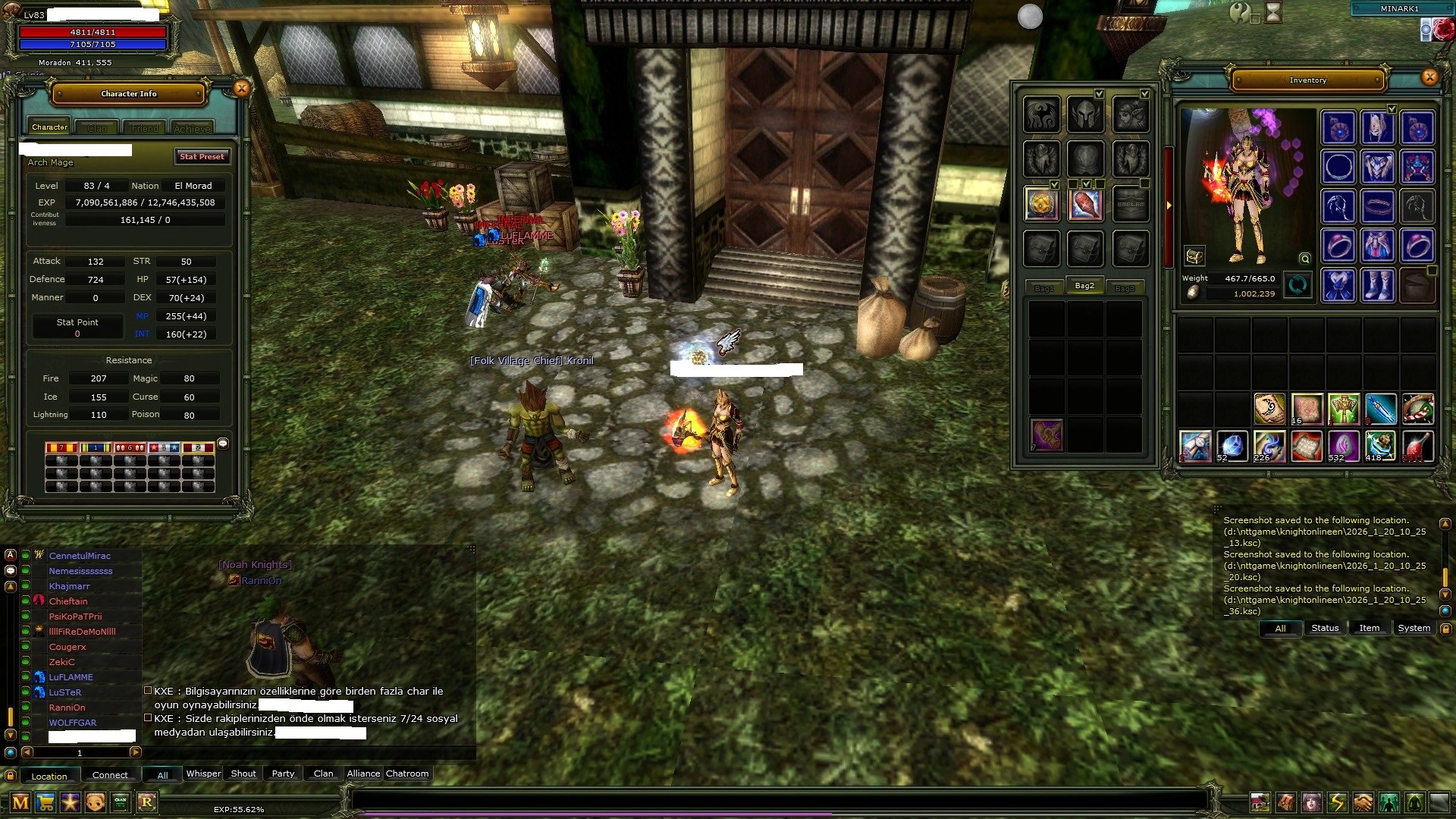Select the red potion stack in inventory
This screenshot has height=819, width=1456.
[1417, 446]
